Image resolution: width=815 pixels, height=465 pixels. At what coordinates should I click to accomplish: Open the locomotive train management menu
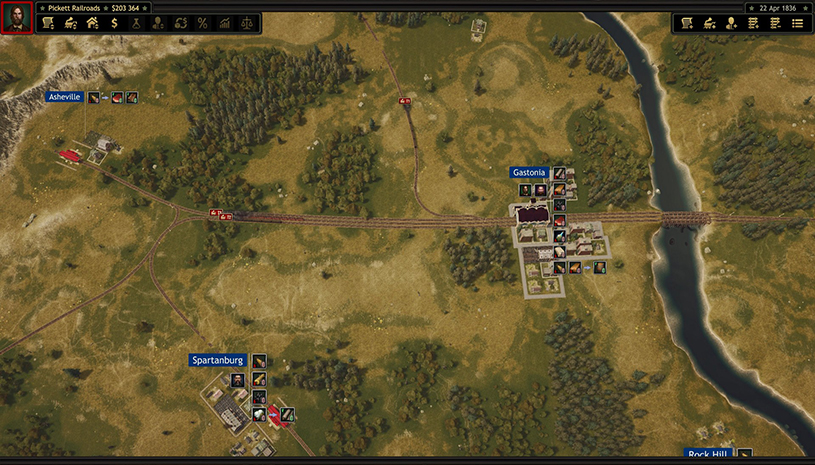[70, 23]
